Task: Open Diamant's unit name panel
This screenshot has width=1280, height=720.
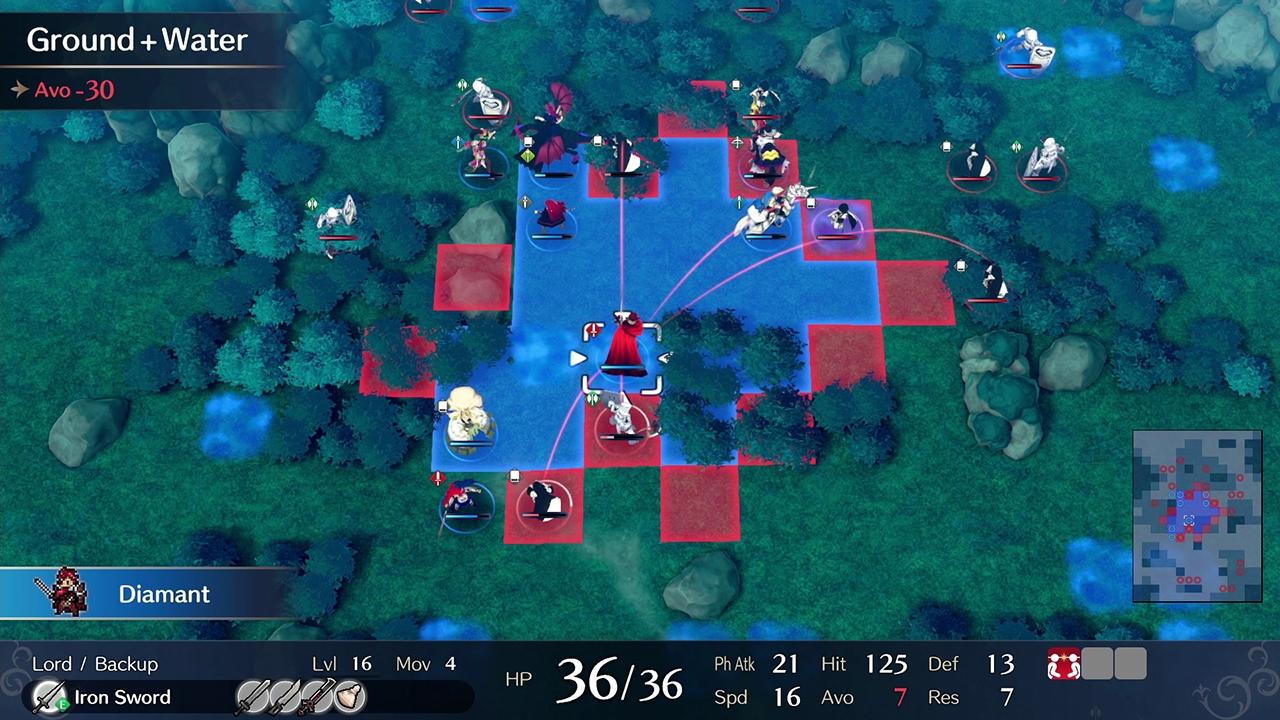Action: pyautogui.click(x=148, y=594)
